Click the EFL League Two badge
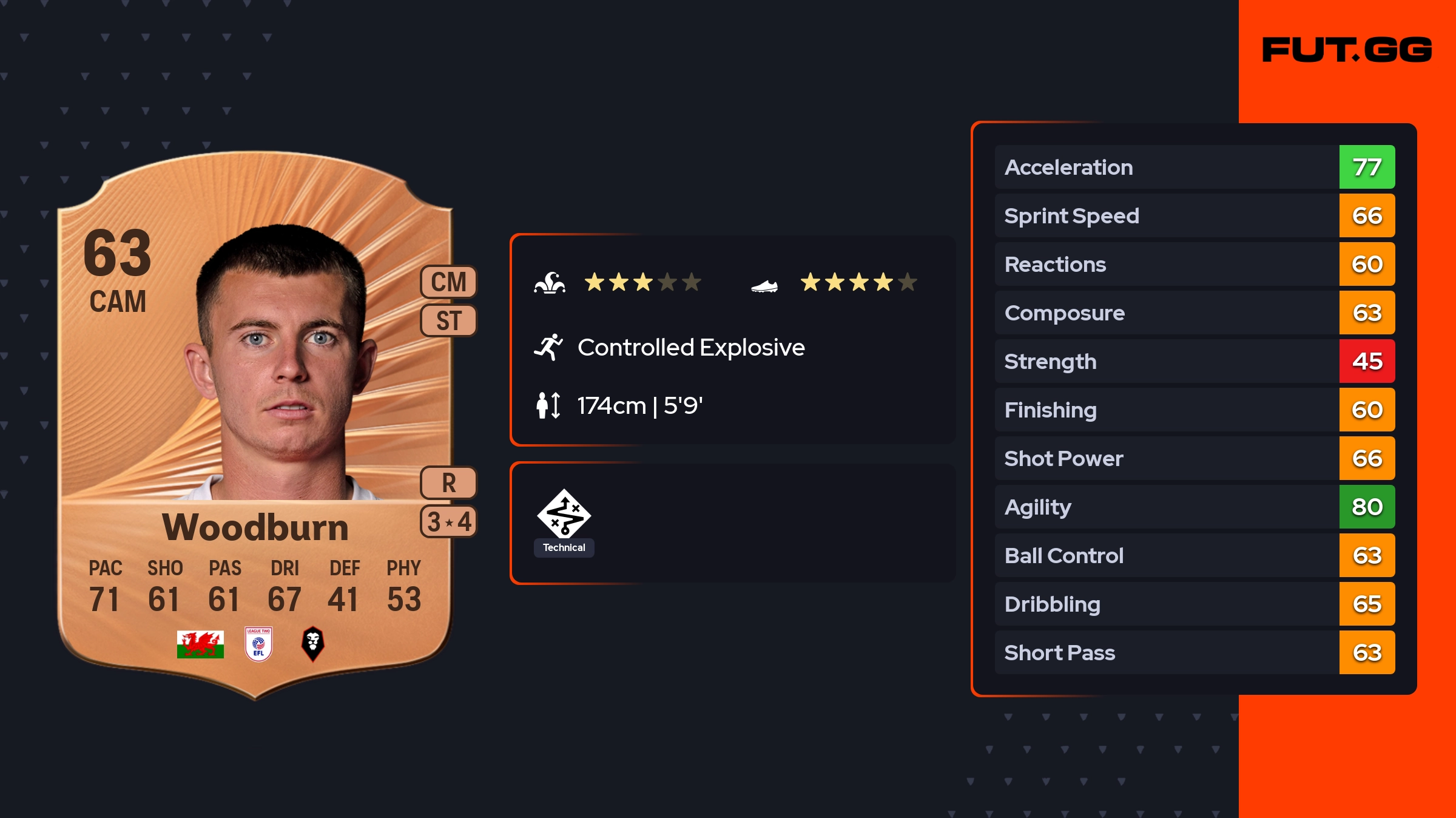The image size is (1456, 818). click(x=258, y=644)
